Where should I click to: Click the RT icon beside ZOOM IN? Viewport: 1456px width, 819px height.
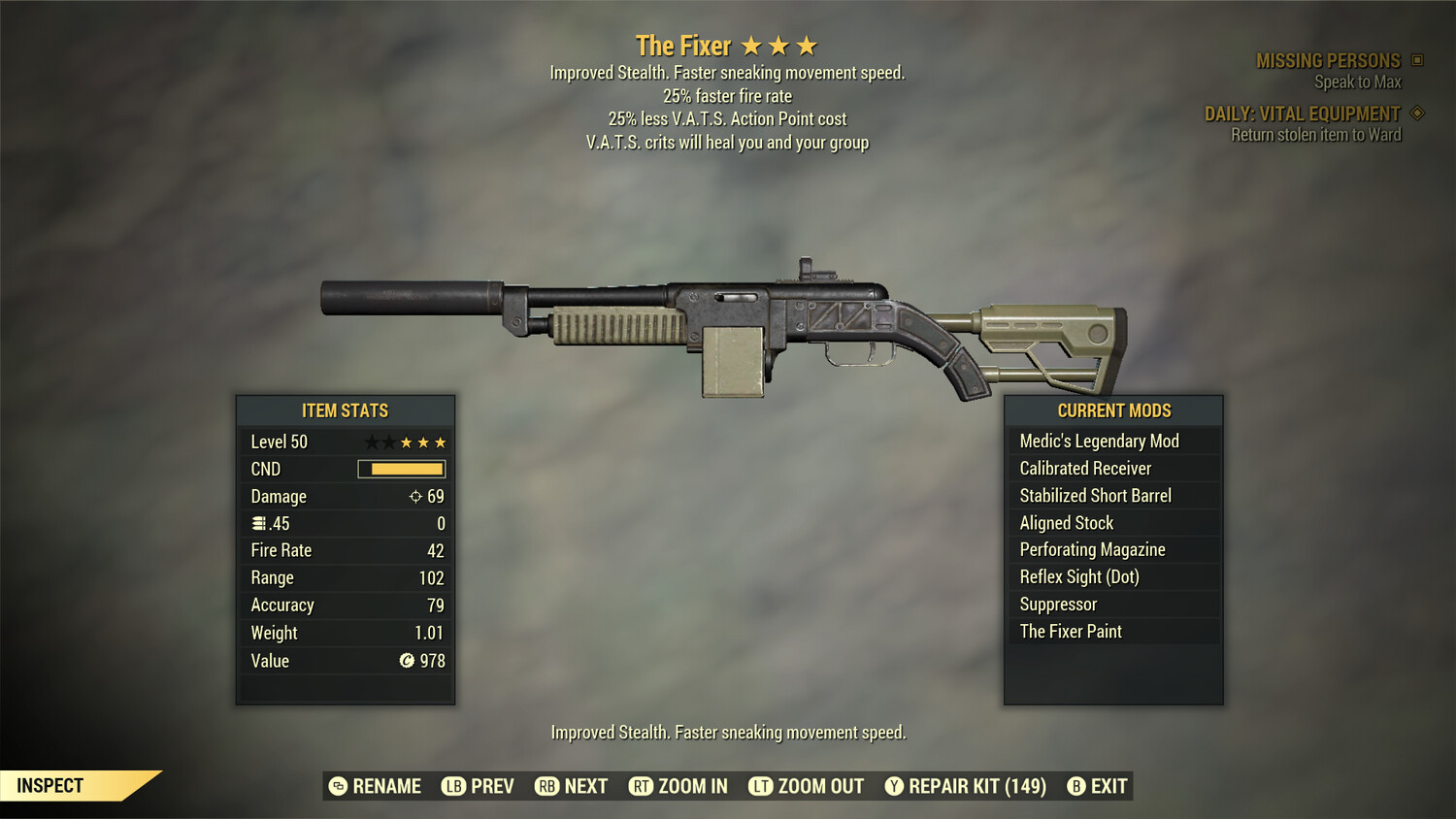(x=642, y=786)
